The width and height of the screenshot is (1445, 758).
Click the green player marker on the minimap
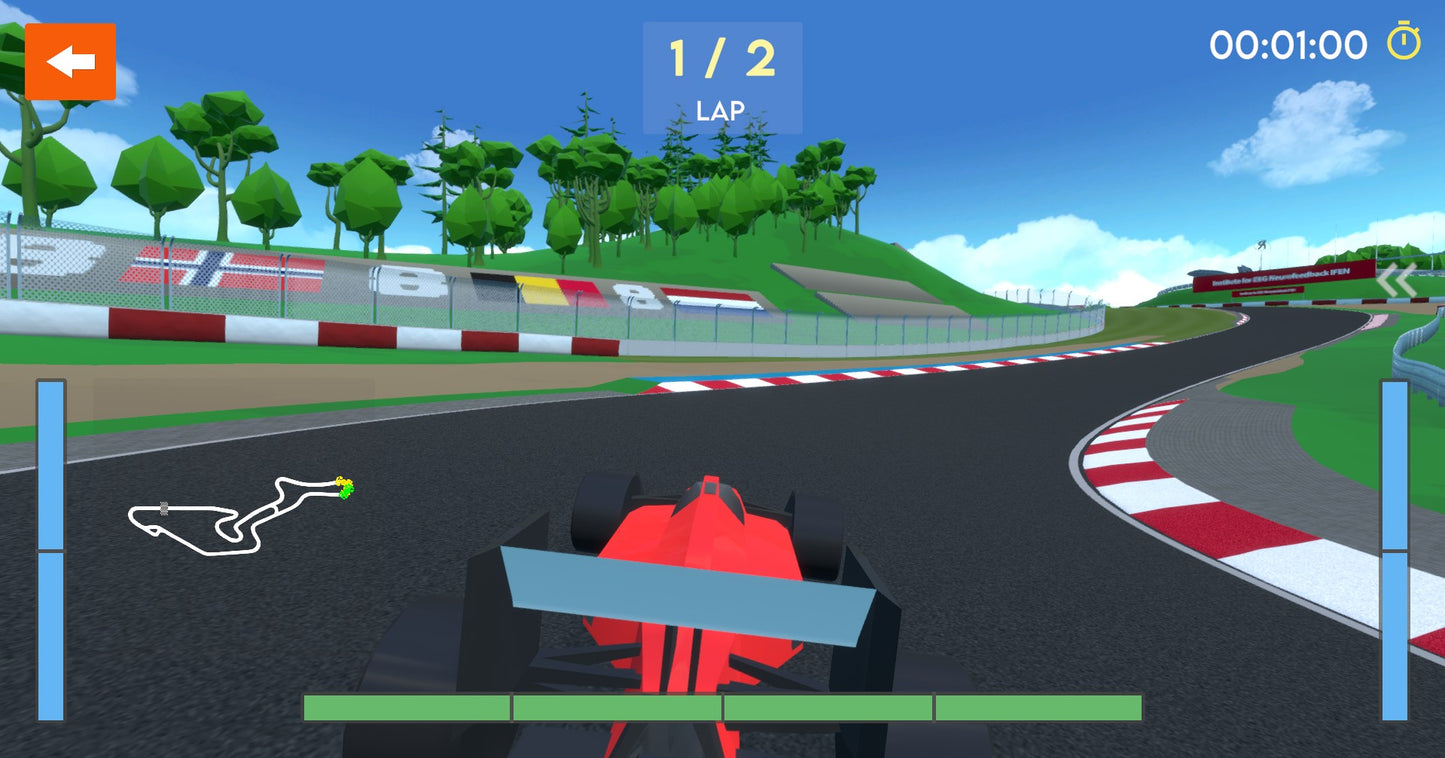[345, 490]
